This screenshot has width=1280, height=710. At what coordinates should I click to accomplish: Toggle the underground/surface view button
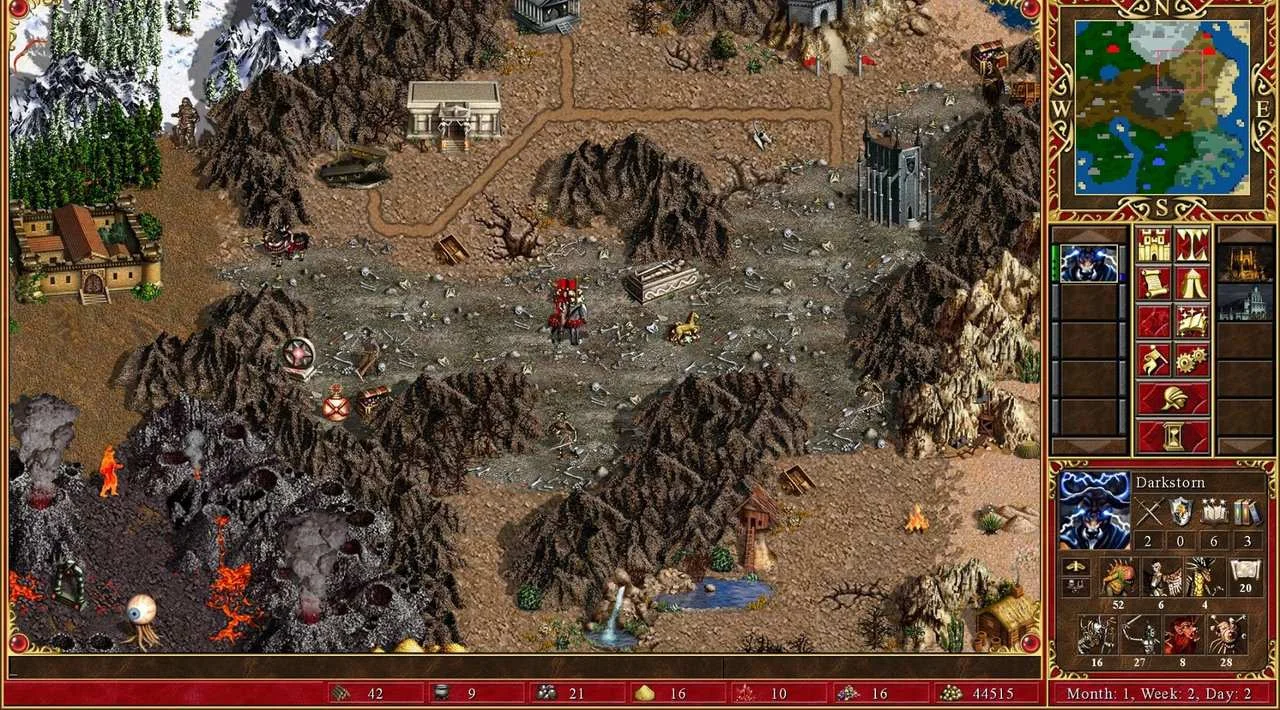tap(1191, 245)
